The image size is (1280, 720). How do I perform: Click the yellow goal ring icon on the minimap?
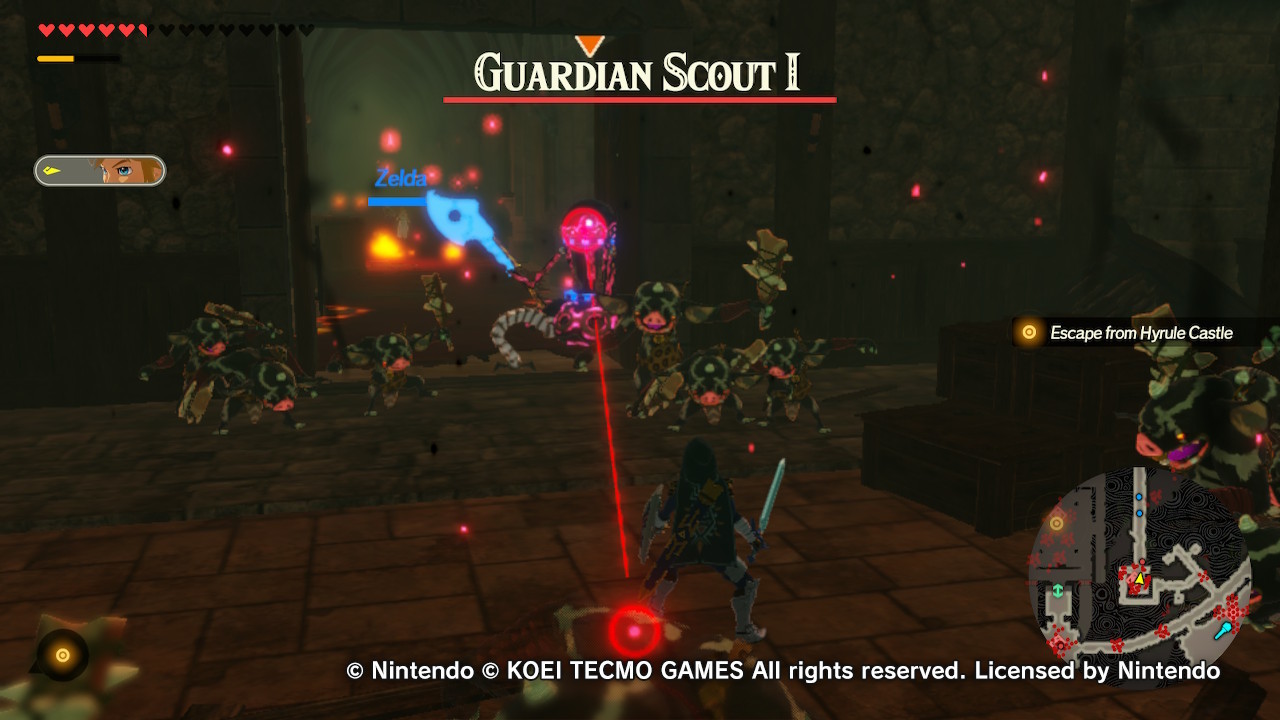click(x=1057, y=522)
